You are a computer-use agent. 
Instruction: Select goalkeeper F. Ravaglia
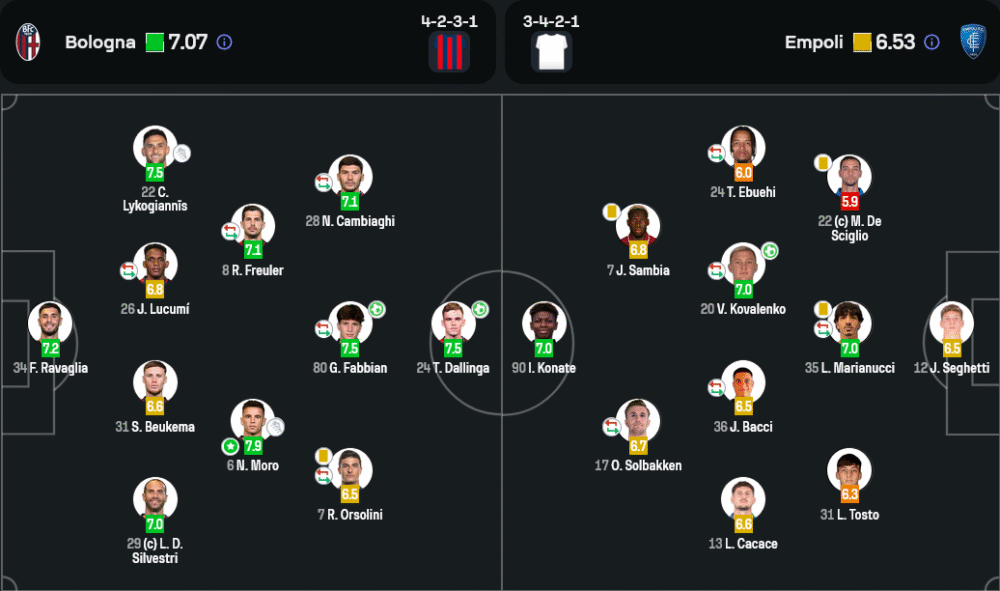[50, 323]
